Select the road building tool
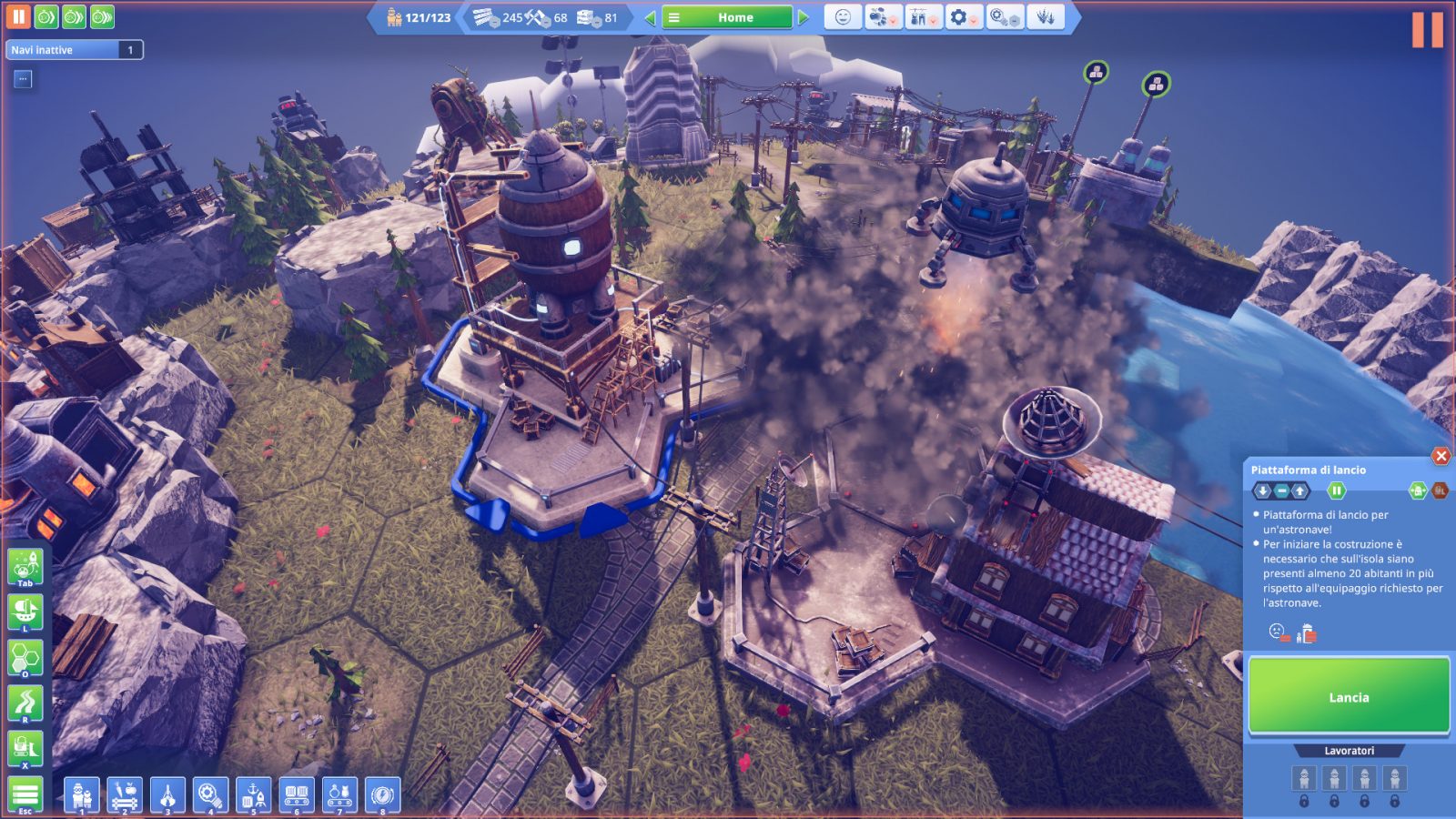This screenshot has width=1456, height=819. pyautogui.click(x=25, y=703)
